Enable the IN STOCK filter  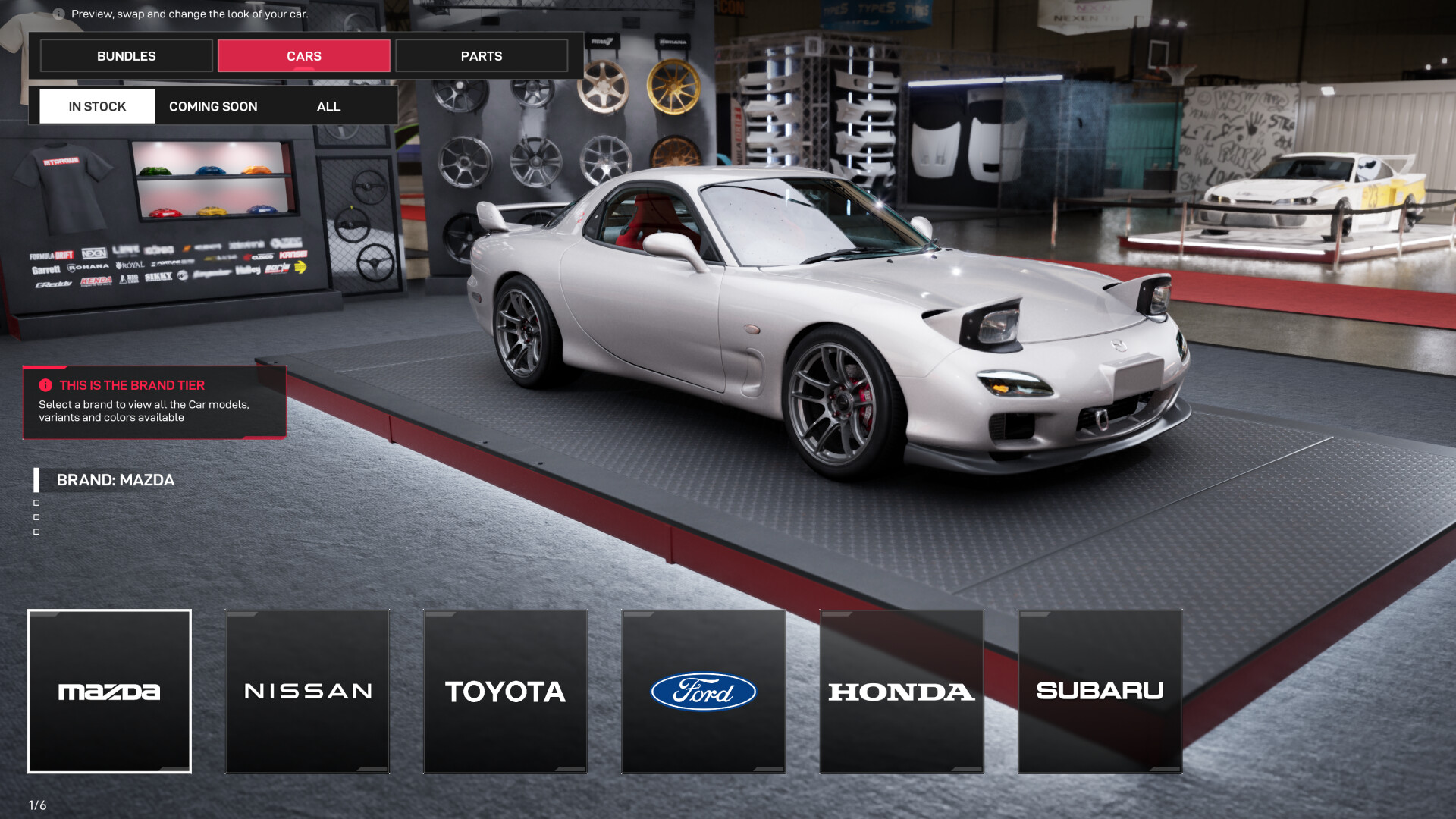point(96,106)
